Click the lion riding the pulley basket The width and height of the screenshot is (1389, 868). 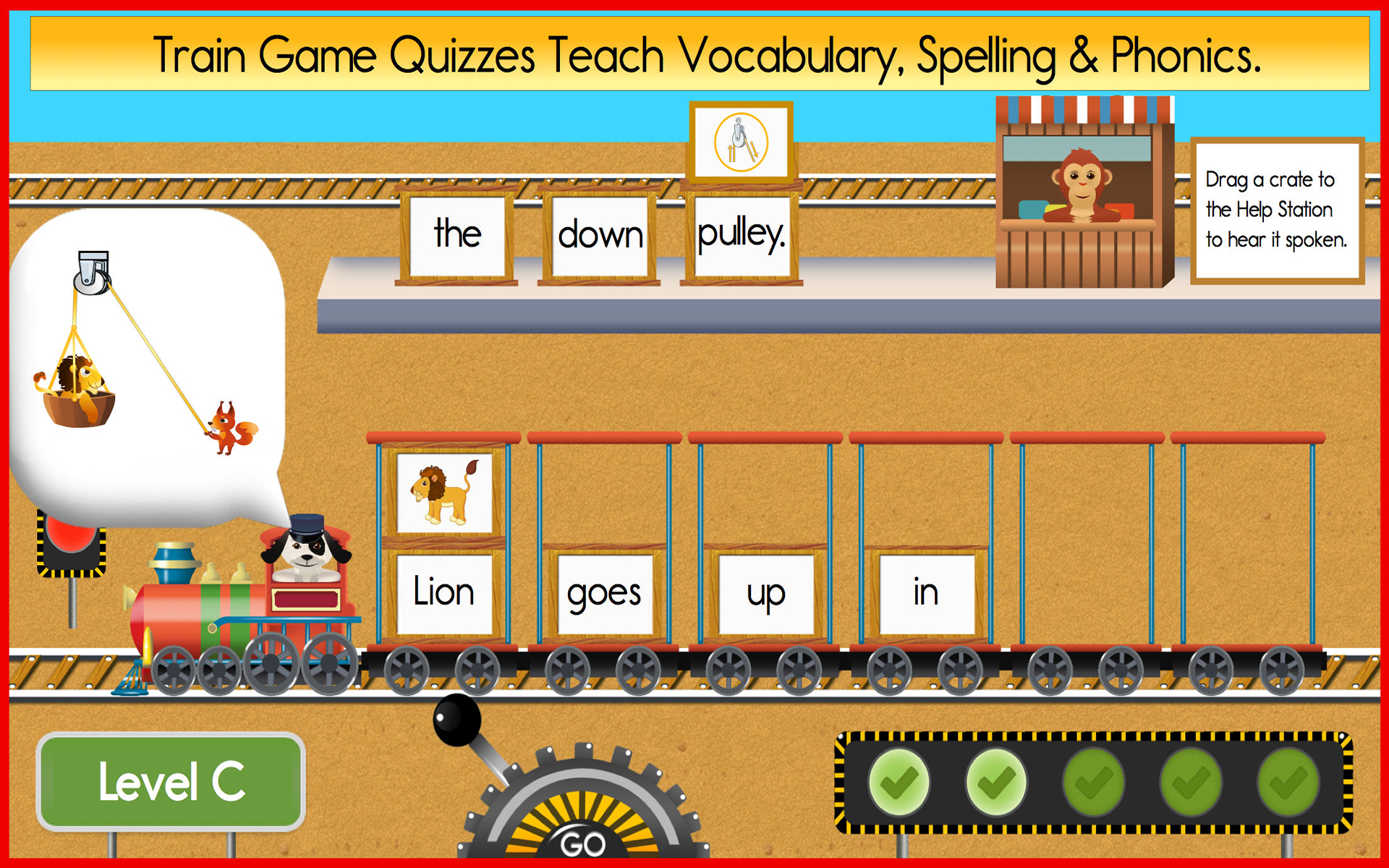pos(80,383)
